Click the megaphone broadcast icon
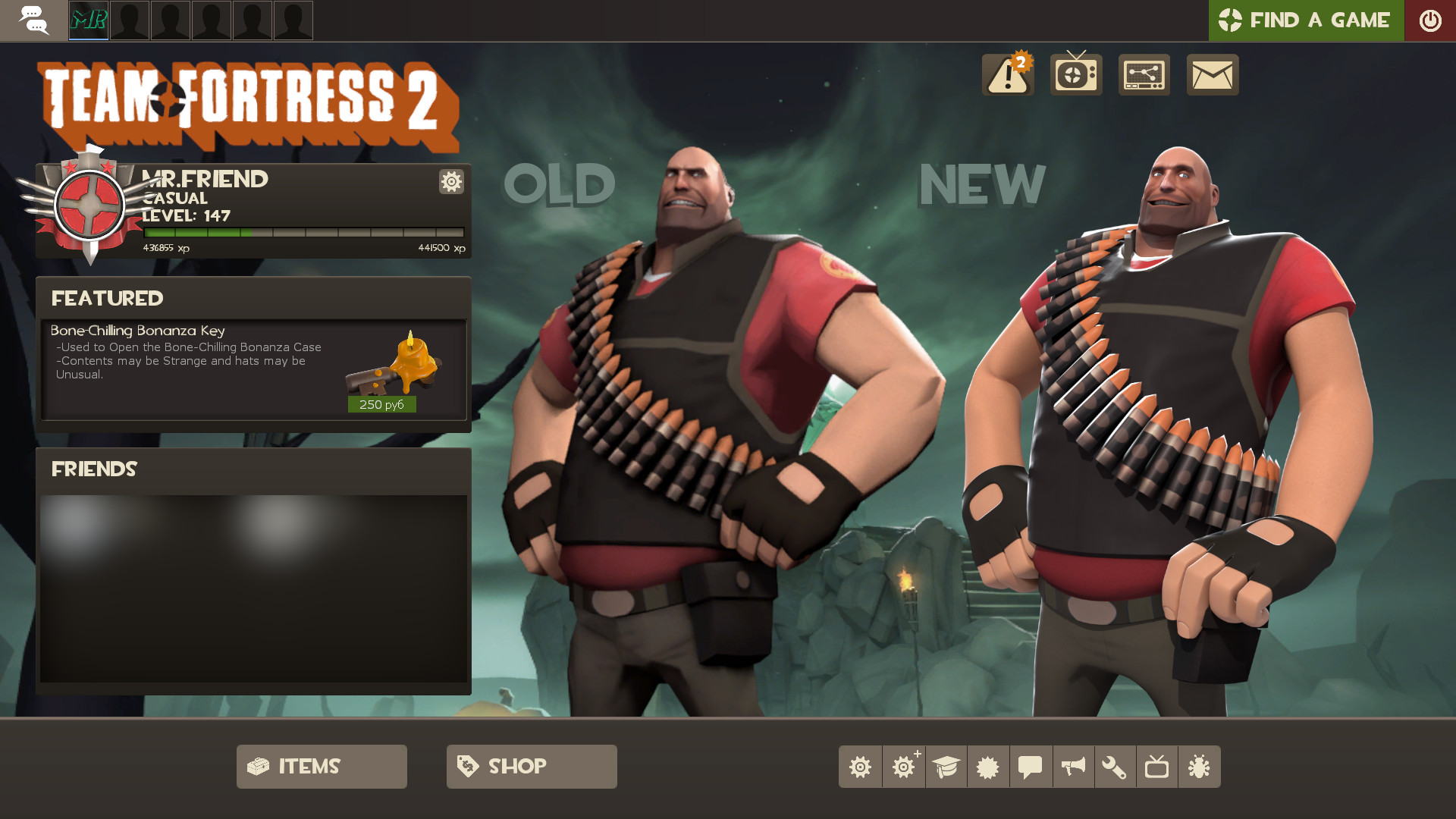The image size is (1456, 819). (1073, 766)
